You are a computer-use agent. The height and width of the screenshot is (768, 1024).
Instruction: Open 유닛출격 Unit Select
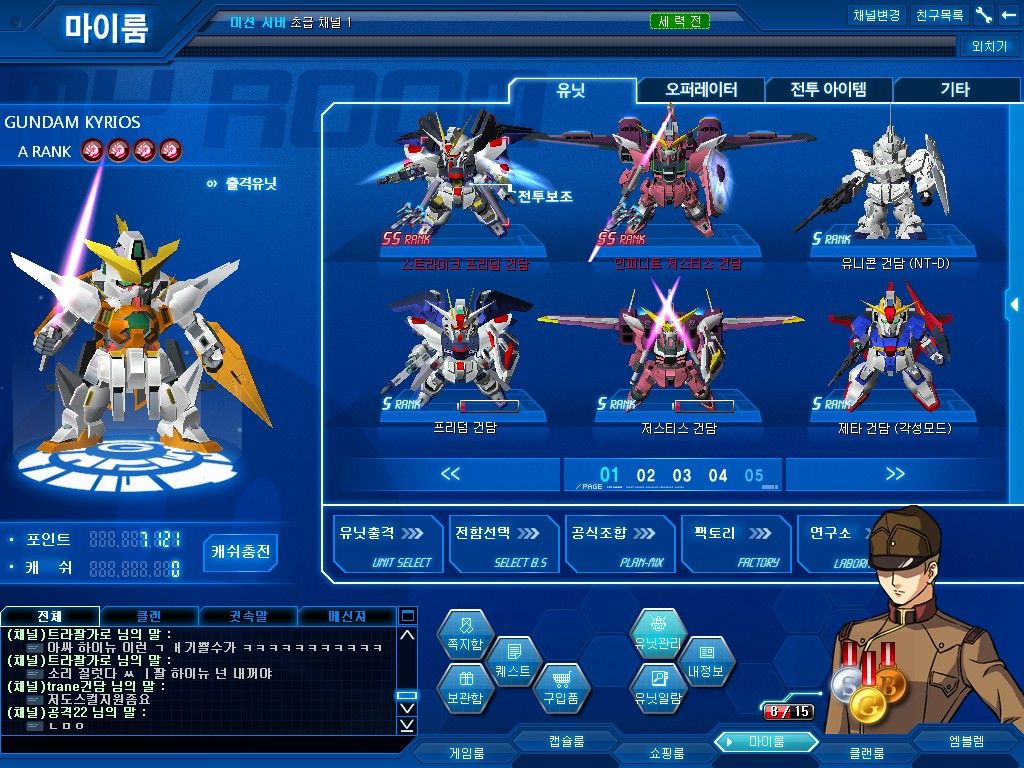[385, 545]
